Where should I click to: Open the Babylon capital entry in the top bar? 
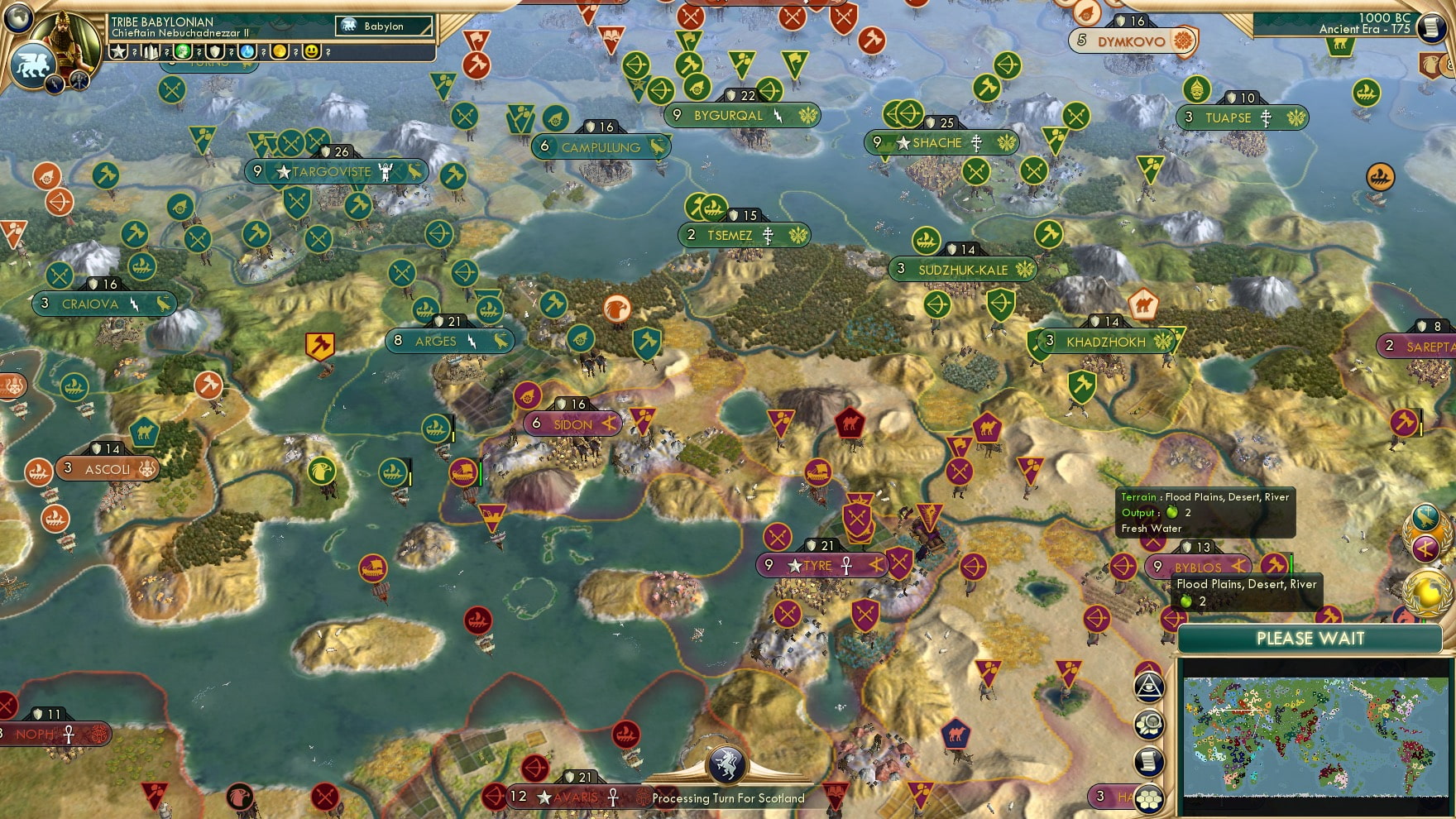pos(383,26)
